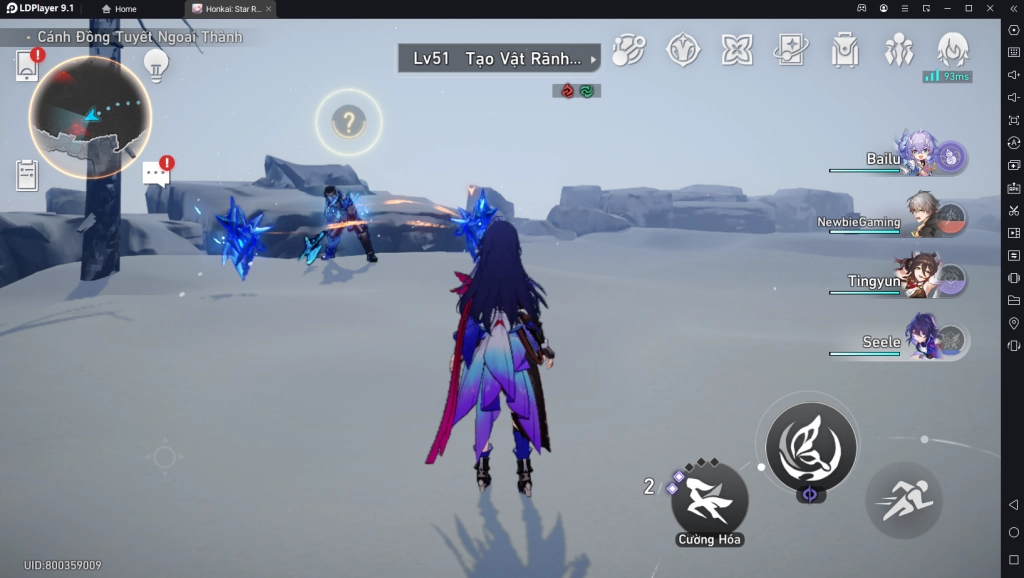This screenshot has height=578, width=1024.
Task: Open the four-petal flower icon
Action: coord(737,50)
